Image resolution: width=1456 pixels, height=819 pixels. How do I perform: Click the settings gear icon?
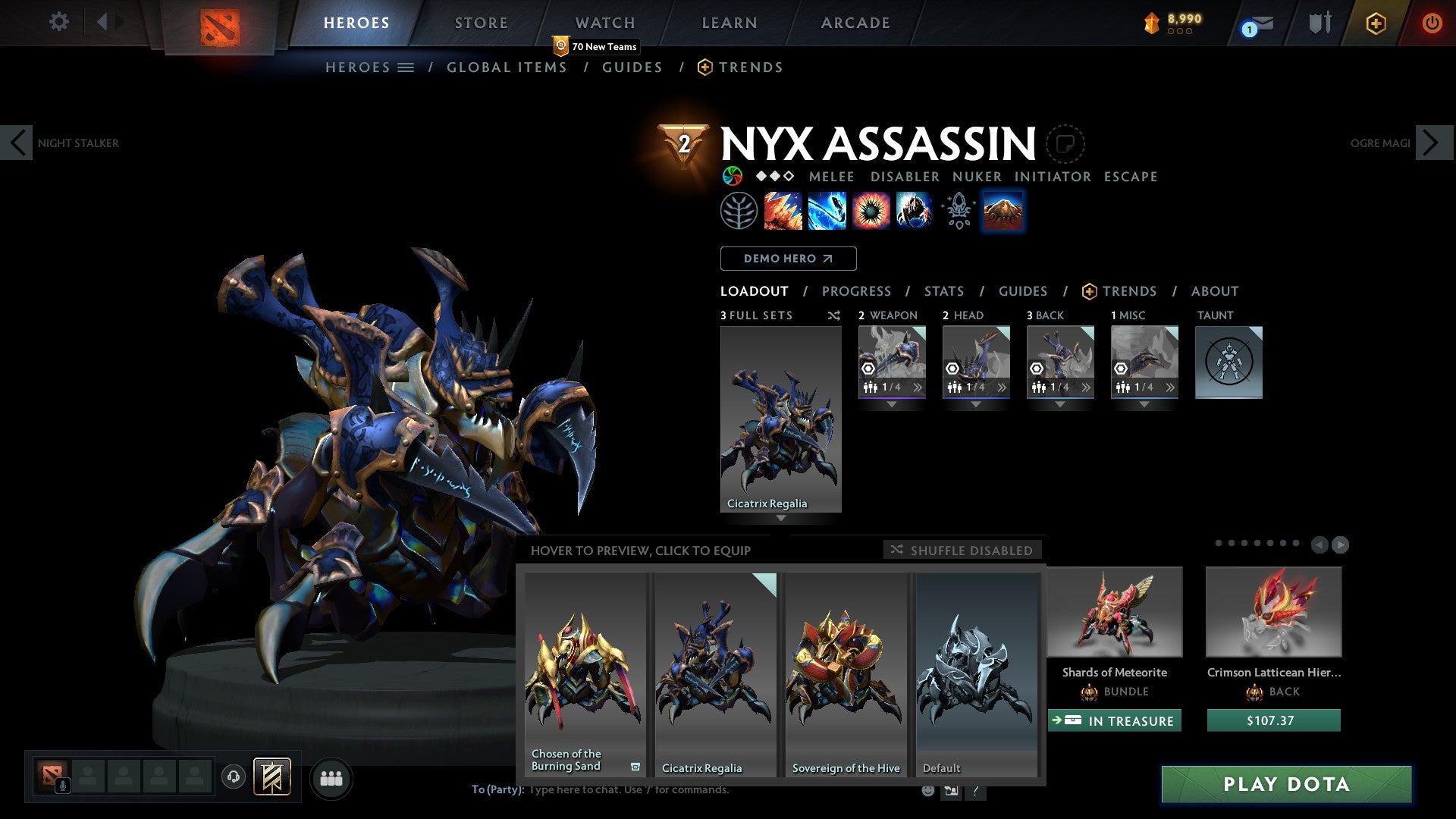[x=58, y=22]
